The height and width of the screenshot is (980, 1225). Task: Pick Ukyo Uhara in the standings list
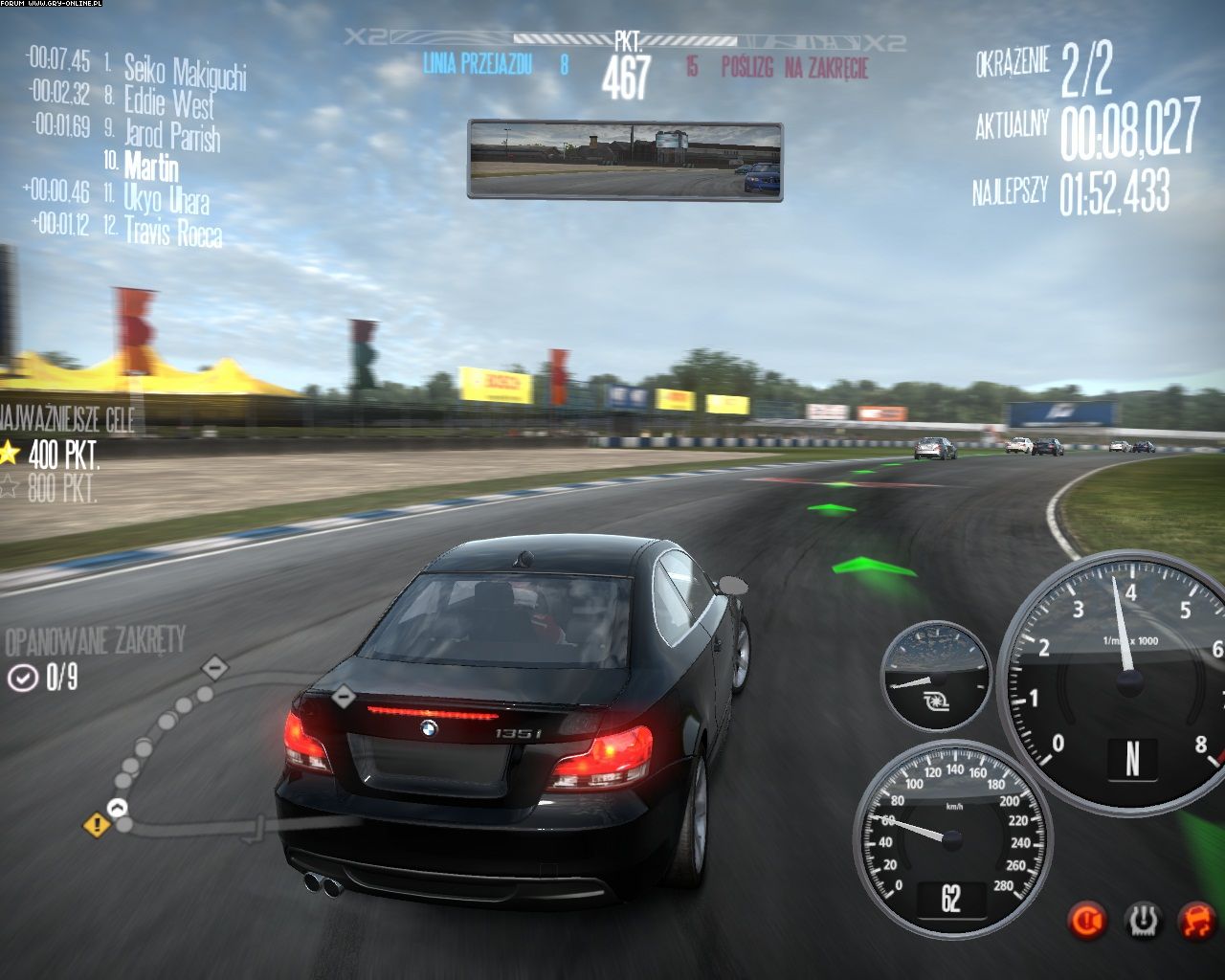click(x=166, y=199)
